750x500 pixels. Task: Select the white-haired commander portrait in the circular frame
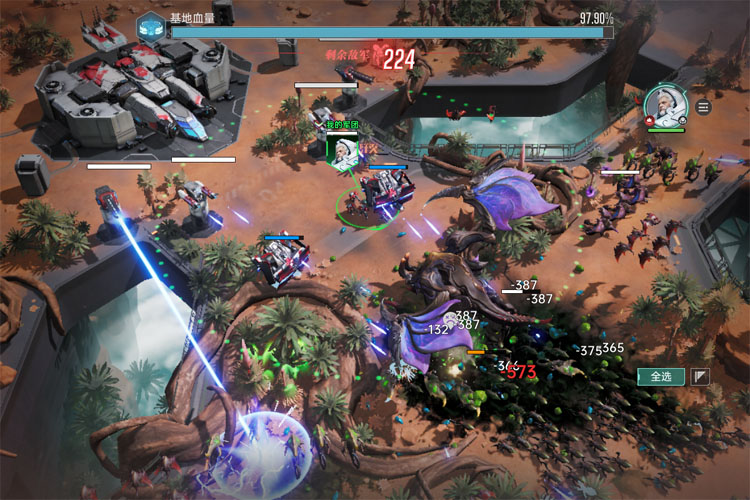[x=665, y=105]
